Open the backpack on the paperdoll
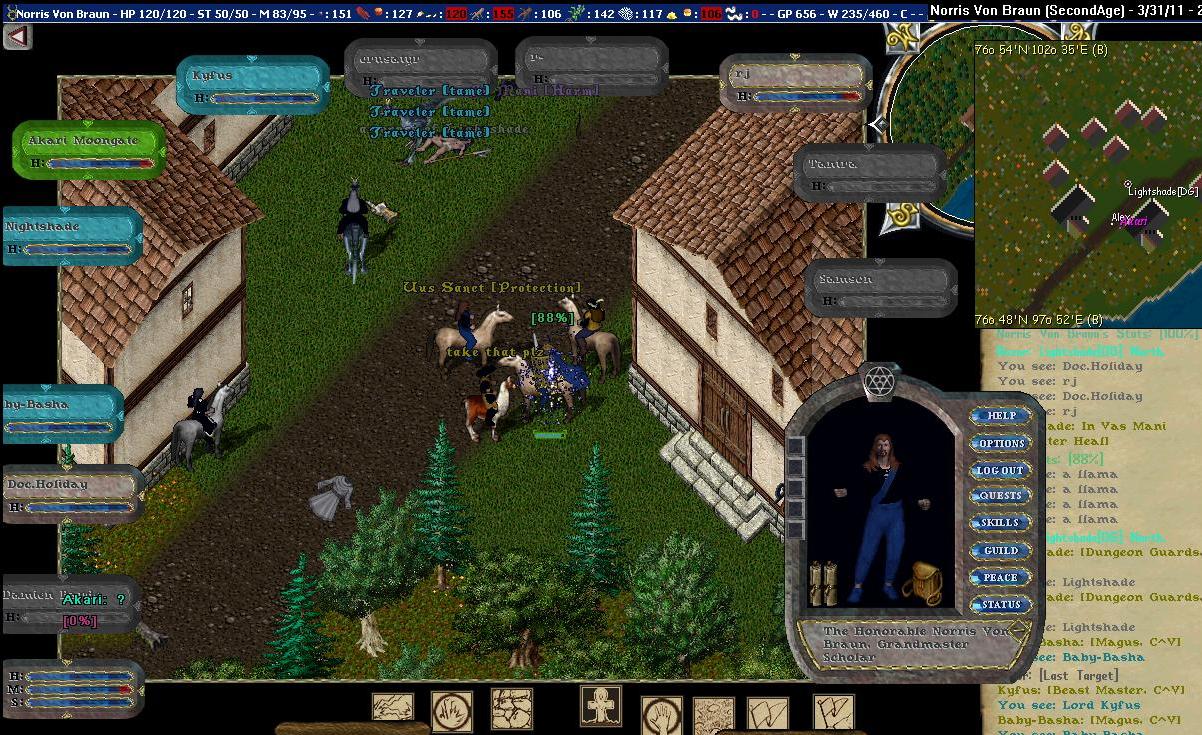 click(x=922, y=583)
